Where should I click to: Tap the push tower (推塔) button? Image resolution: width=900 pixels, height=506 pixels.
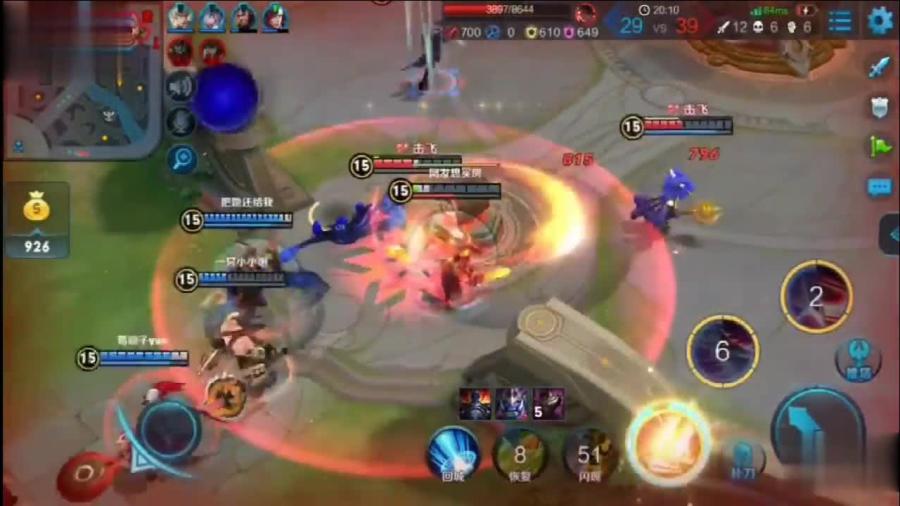pos(857,358)
